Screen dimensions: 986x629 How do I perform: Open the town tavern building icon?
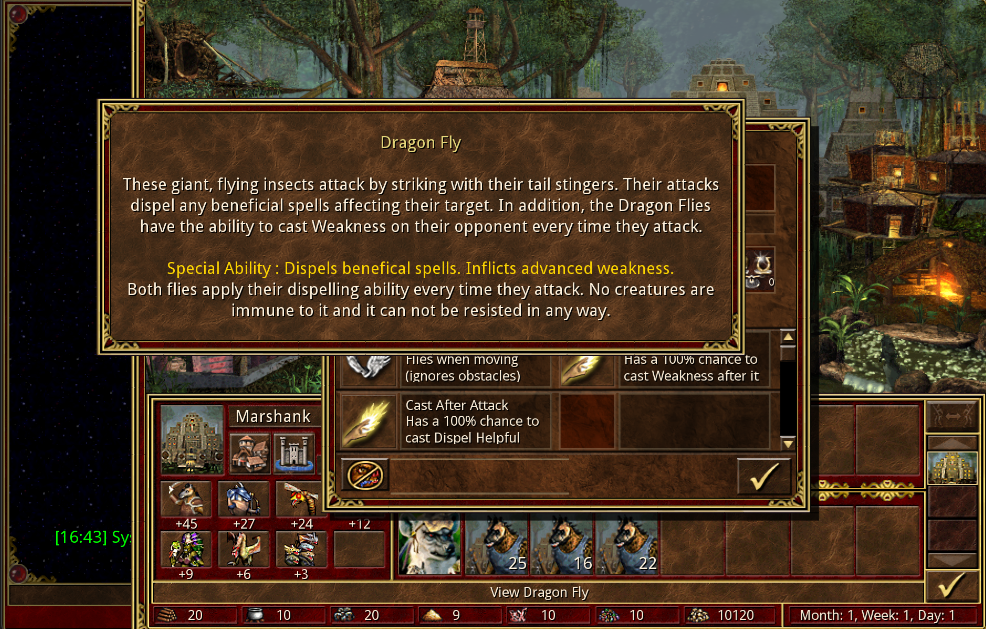click(x=250, y=453)
